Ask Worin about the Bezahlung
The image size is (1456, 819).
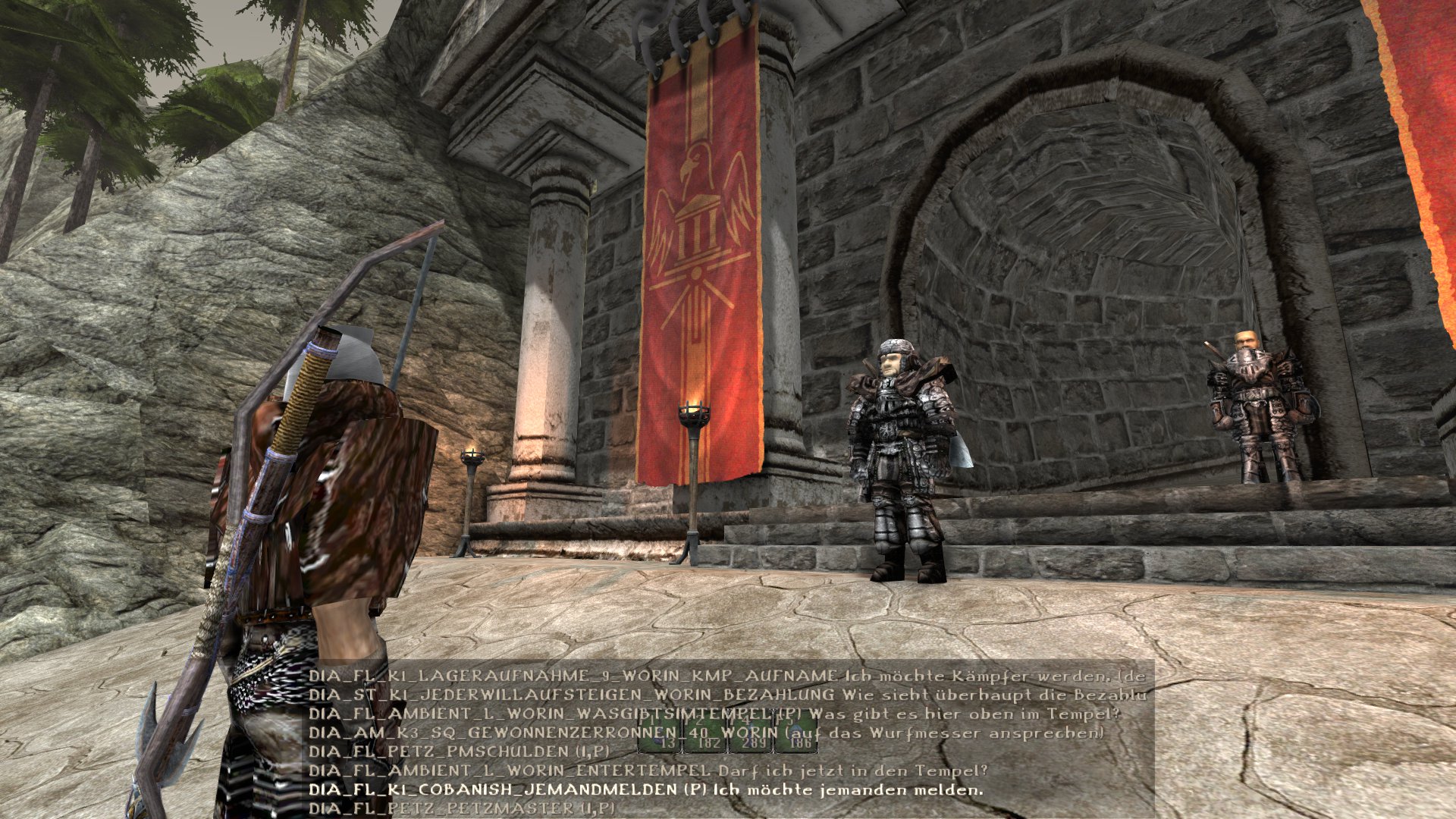pyautogui.click(x=726, y=695)
